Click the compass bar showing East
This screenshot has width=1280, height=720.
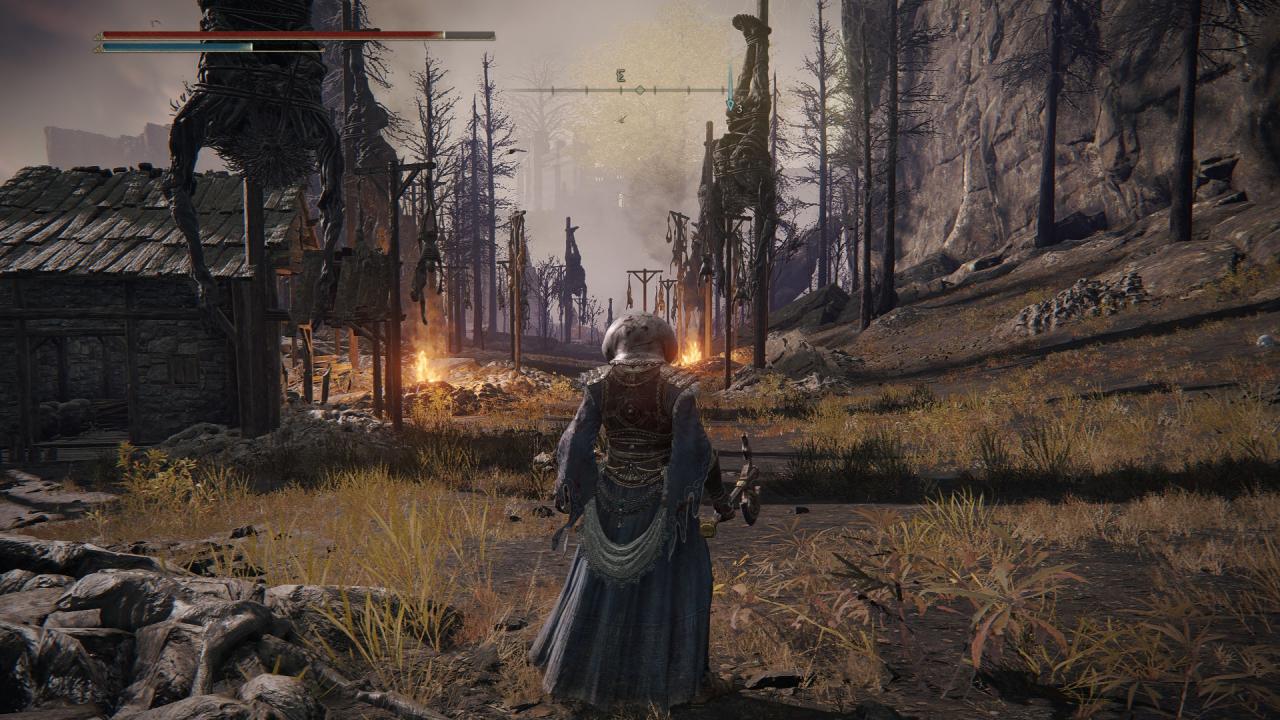point(621,89)
